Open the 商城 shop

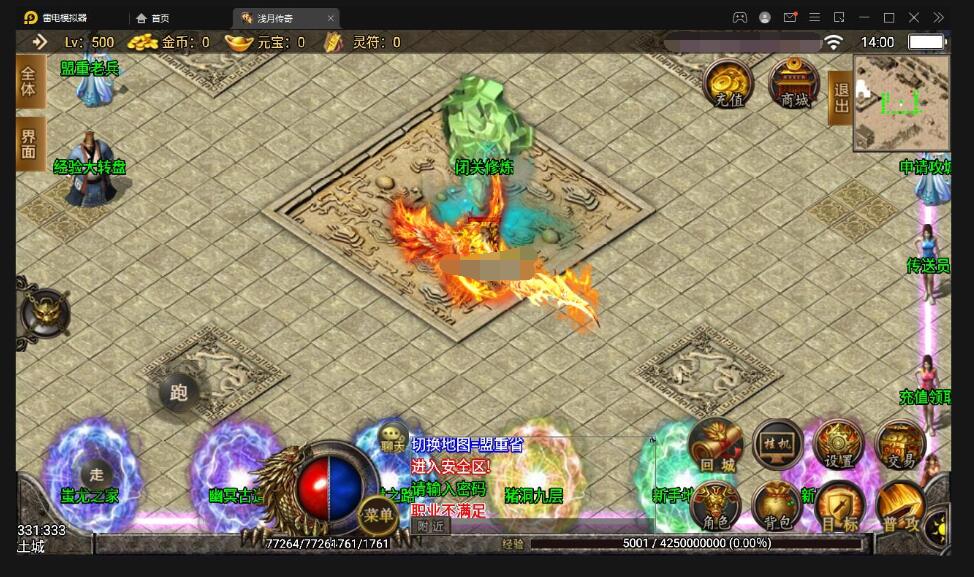coord(794,83)
